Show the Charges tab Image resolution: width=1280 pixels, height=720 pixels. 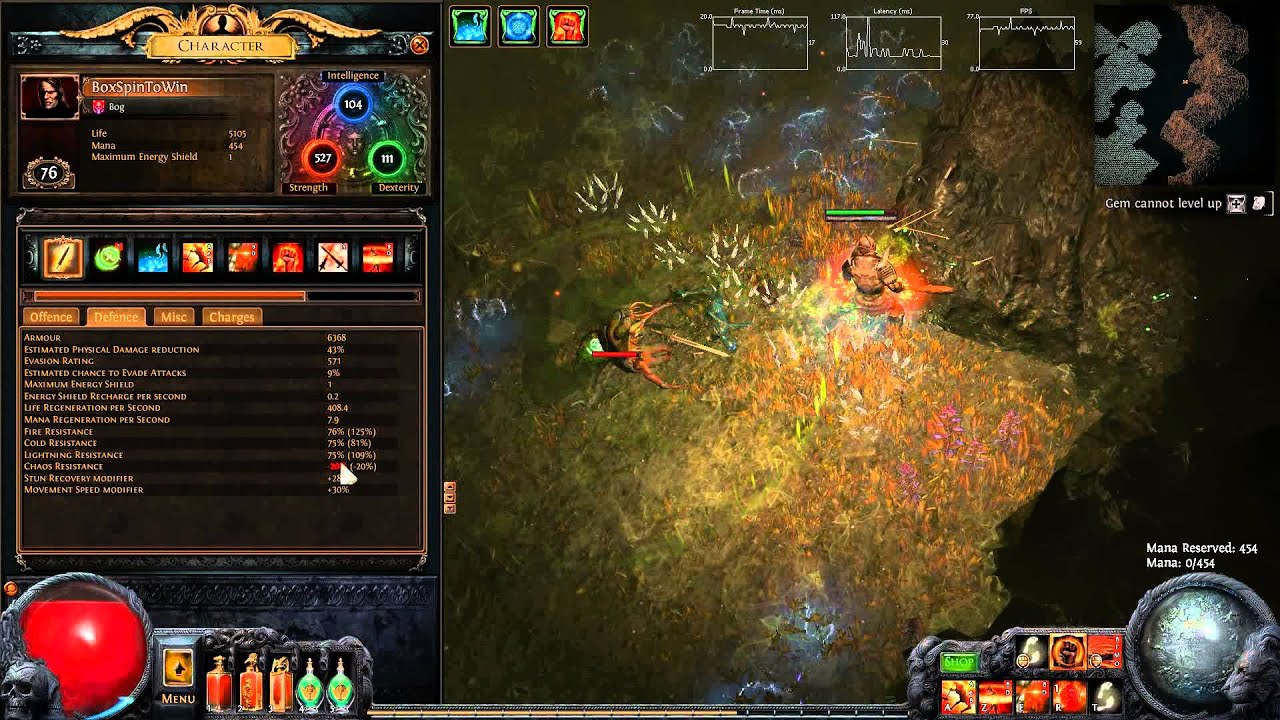click(232, 317)
